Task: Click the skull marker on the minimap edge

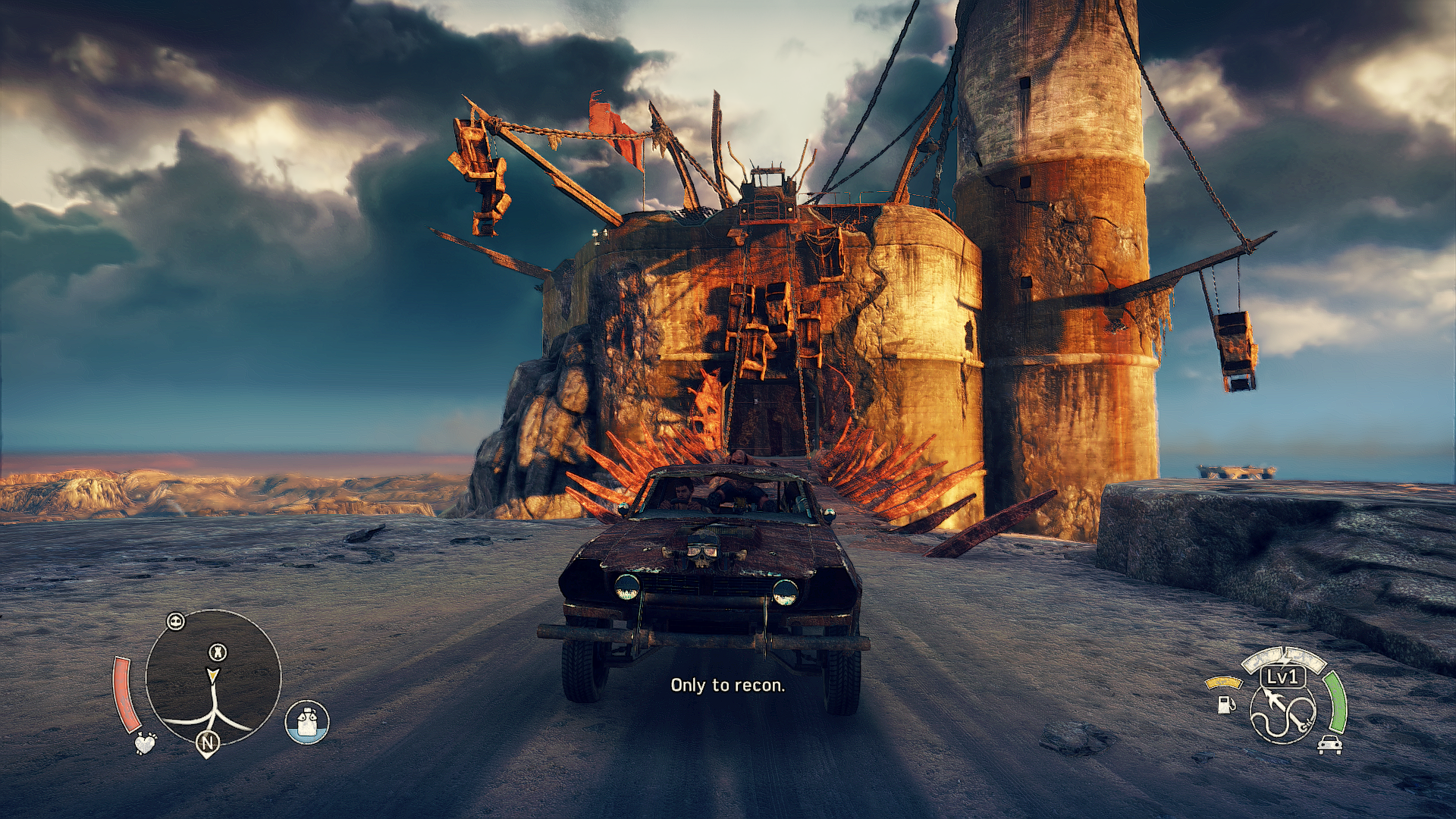Action: point(176,622)
